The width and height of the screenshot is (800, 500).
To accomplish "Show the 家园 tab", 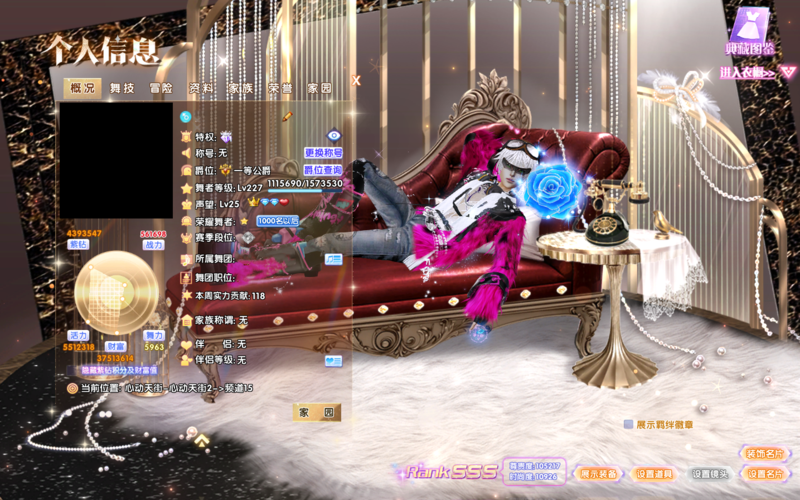I will point(319,88).
